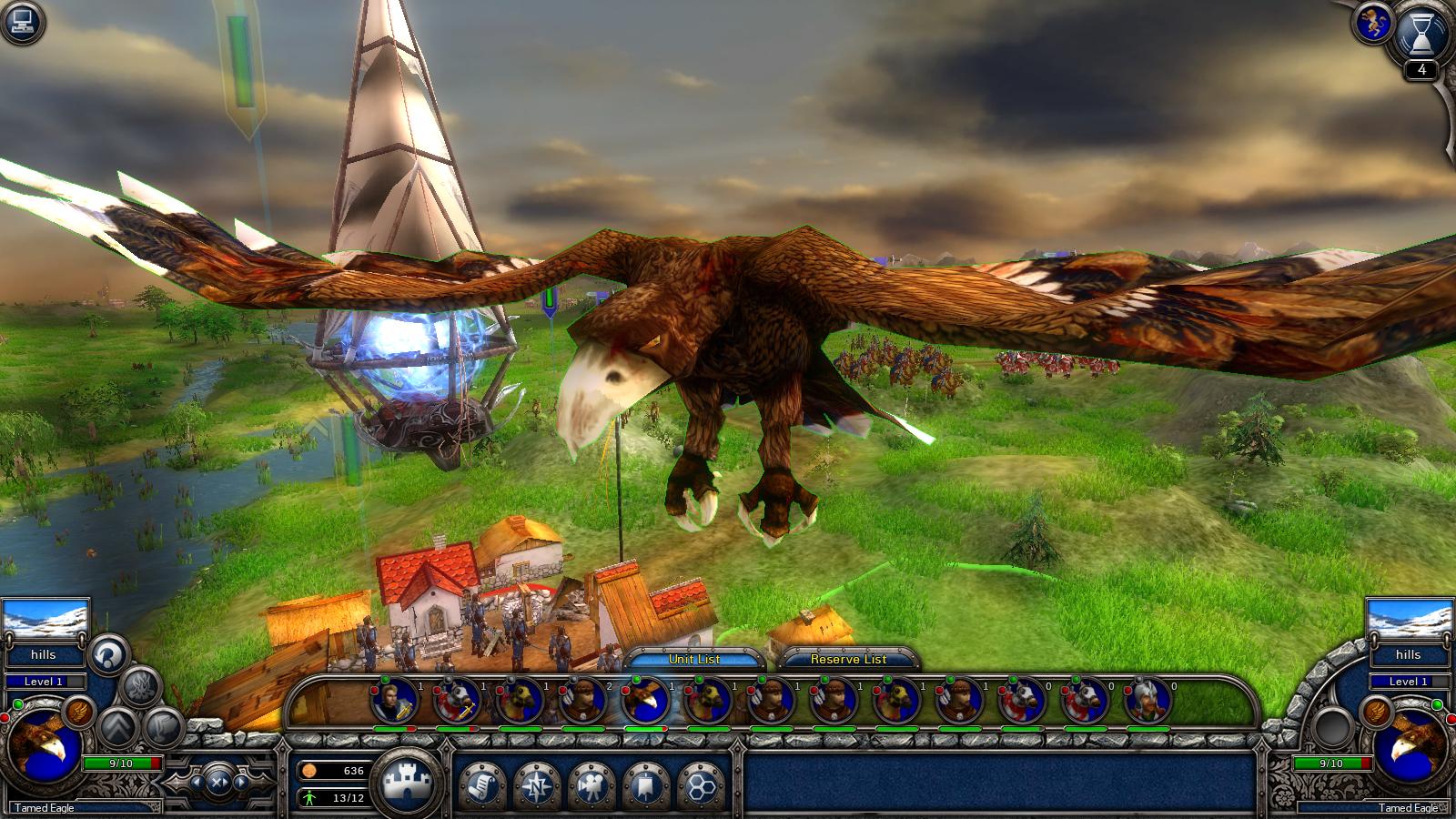The width and height of the screenshot is (1456, 819).
Task: Toggle the green status light on eagle portrait
Action: [x=18, y=704]
